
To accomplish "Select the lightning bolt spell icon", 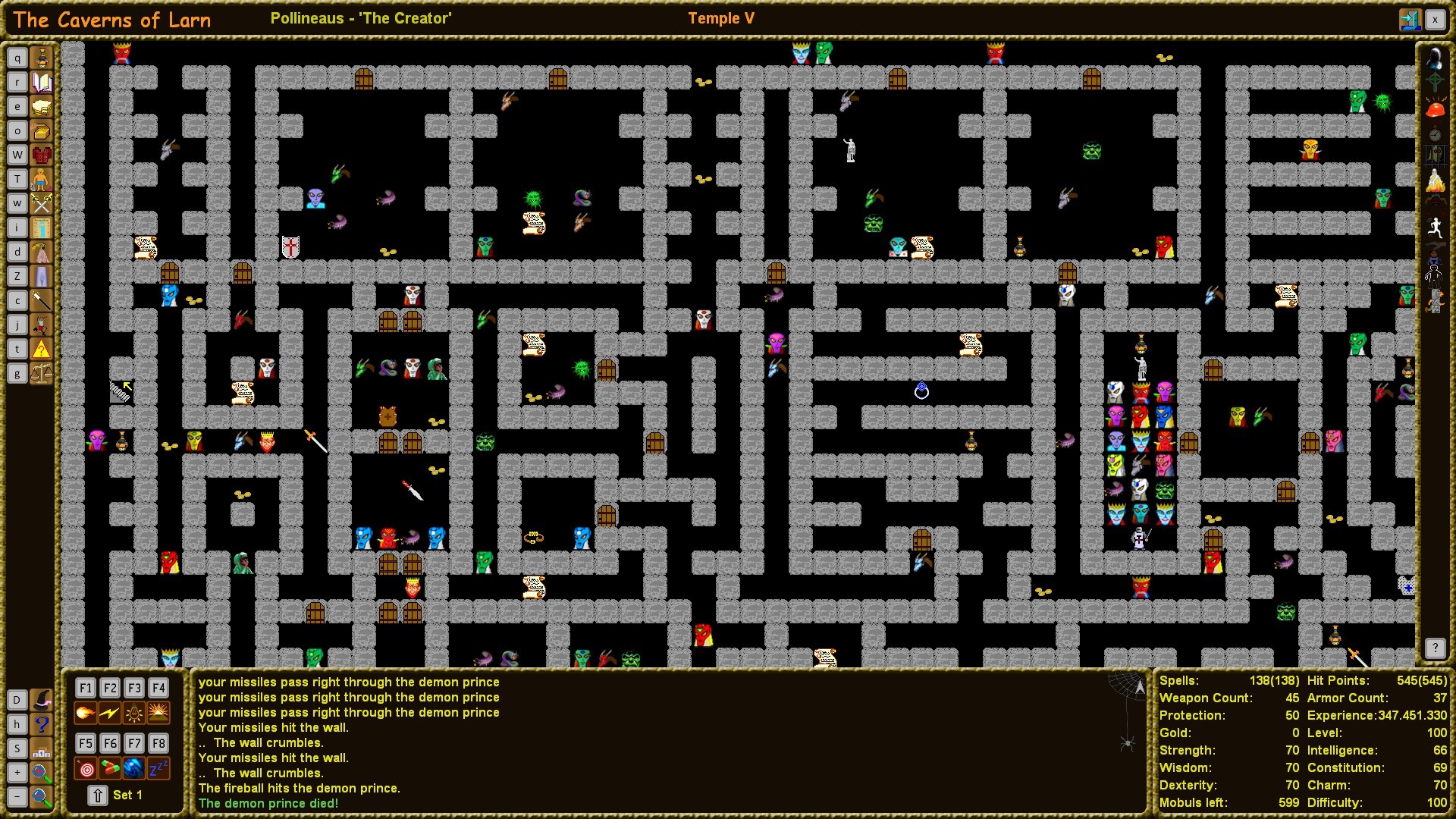I will click(x=109, y=712).
